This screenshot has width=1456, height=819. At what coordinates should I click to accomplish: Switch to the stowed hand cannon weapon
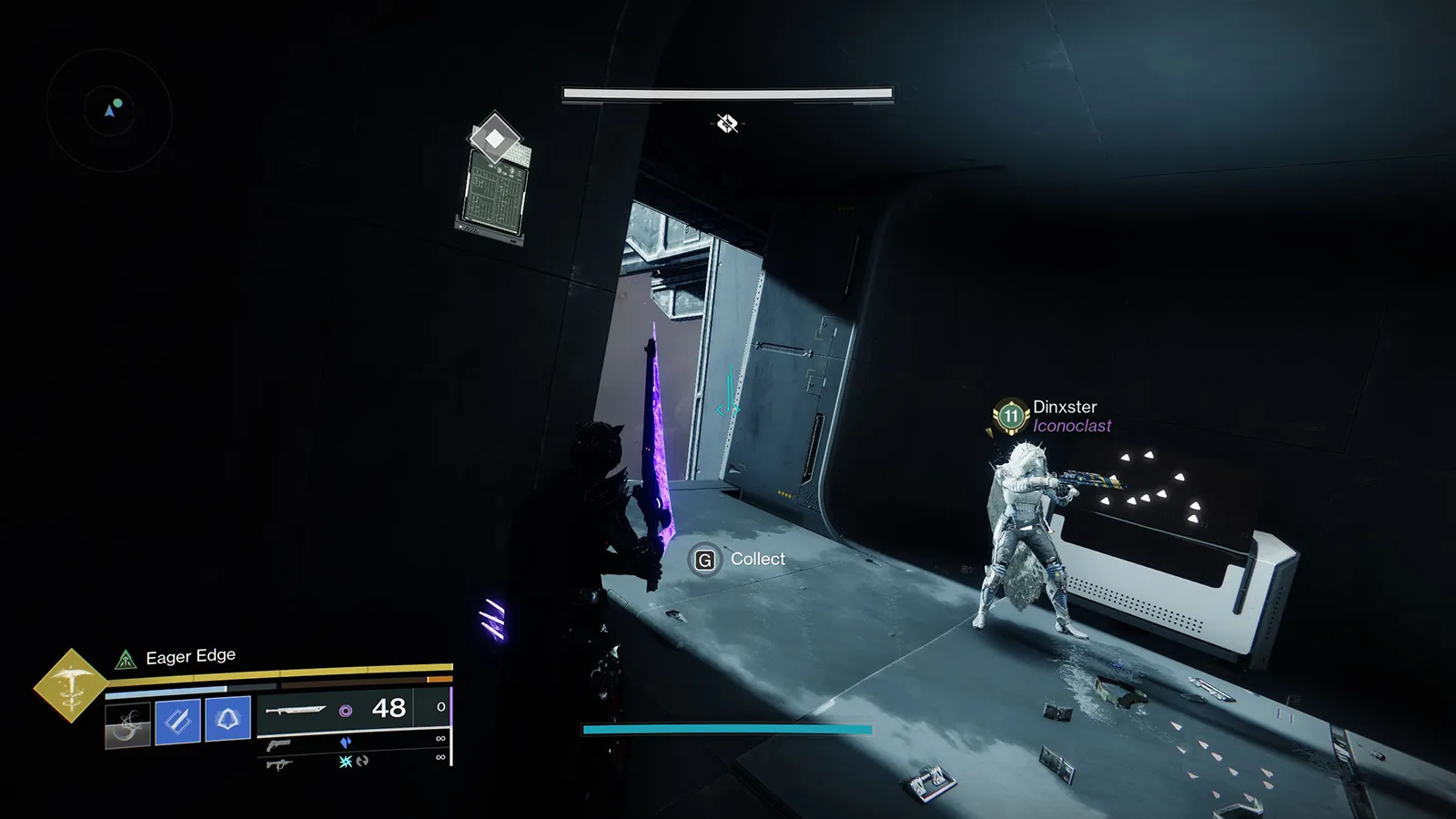pyautogui.click(x=279, y=744)
